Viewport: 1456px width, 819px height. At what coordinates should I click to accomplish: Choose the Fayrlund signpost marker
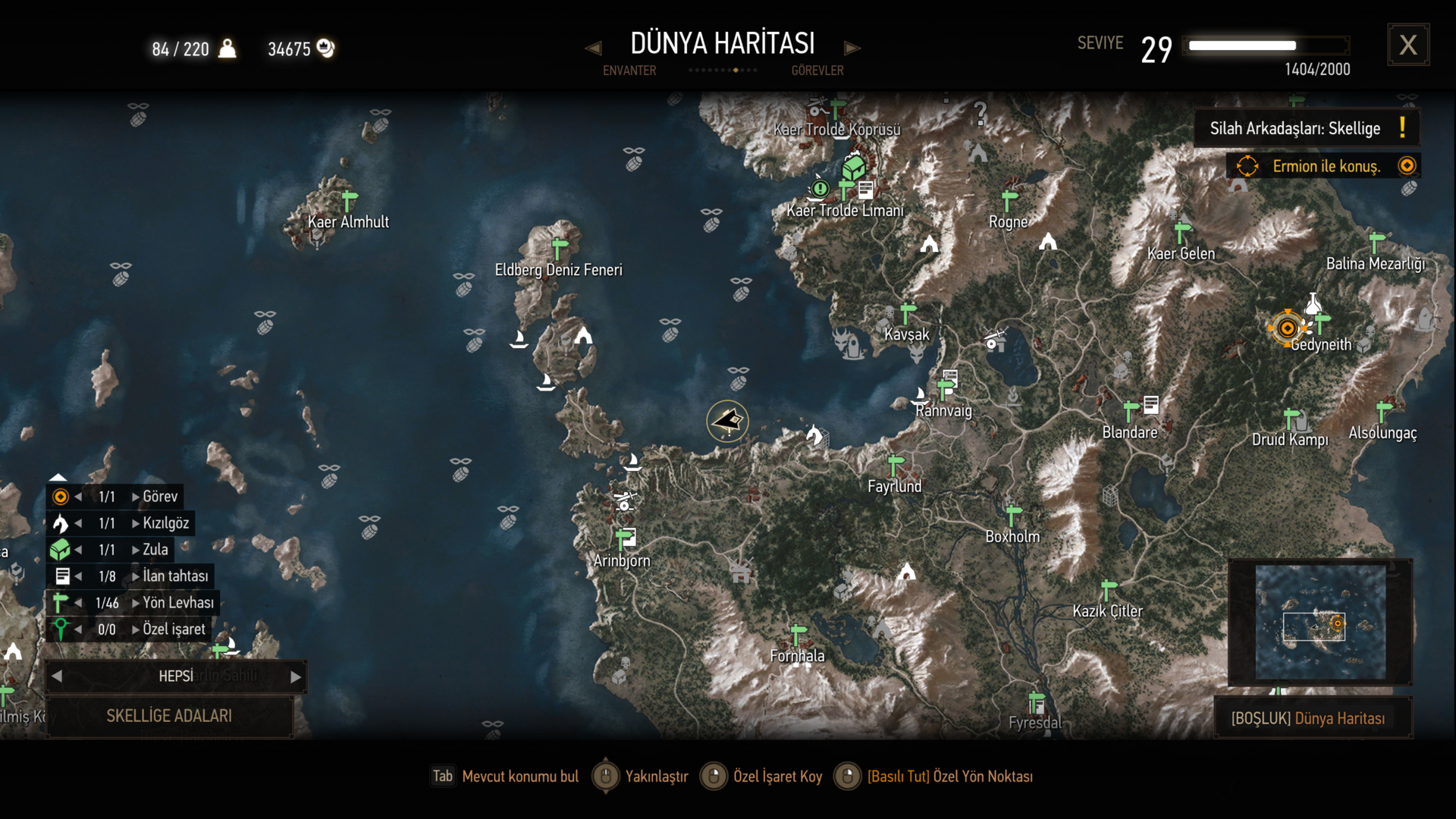tap(896, 463)
